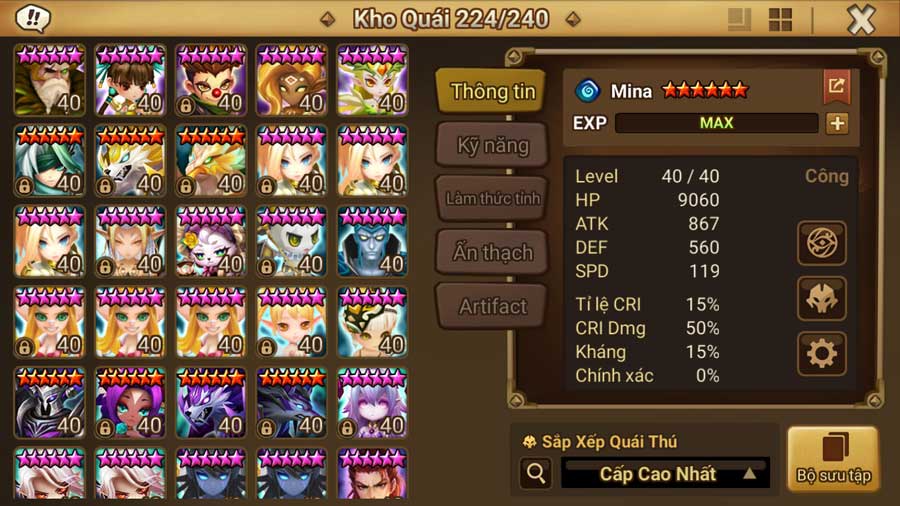Share Mina using the red export icon
Image resolution: width=900 pixels, height=506 pixels.
point(836,87)
